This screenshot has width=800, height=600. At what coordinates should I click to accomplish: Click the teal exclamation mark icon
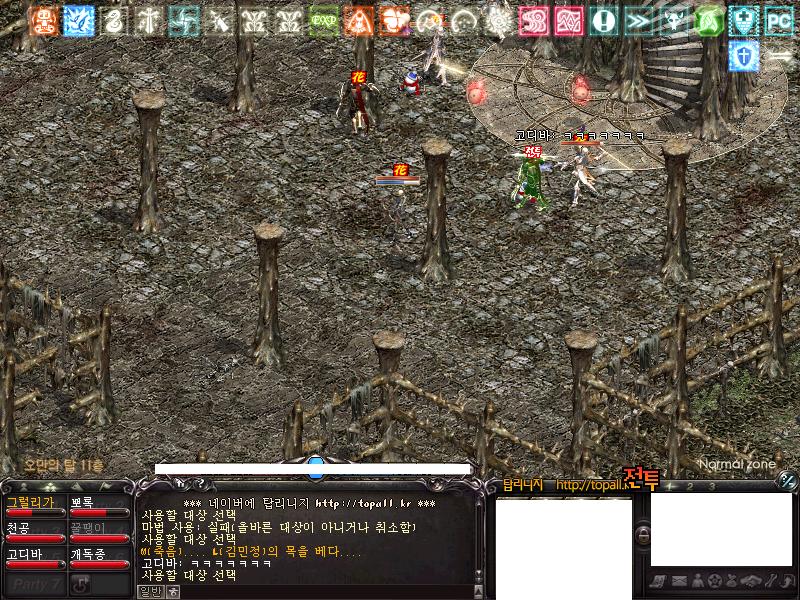(x=603, y=20)
